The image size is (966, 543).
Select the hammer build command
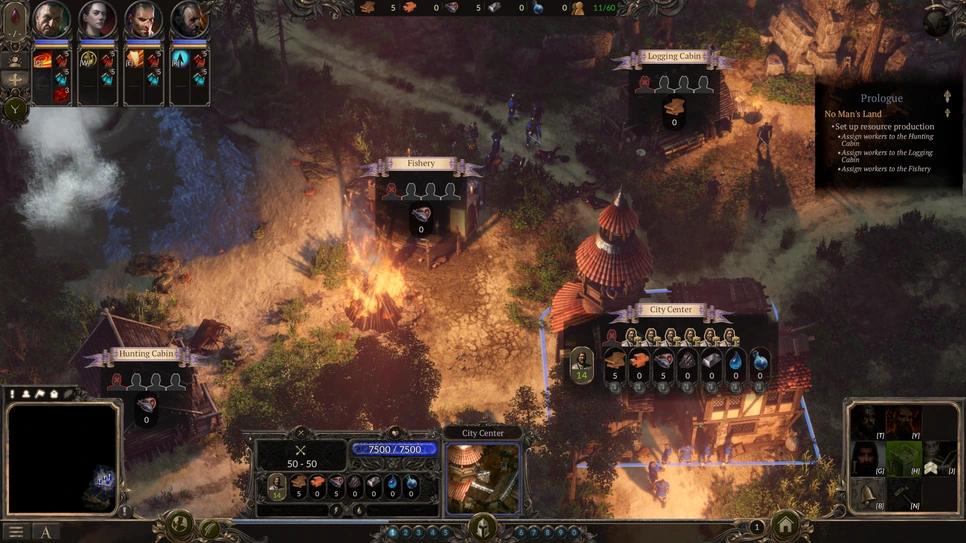click(902, 494)
